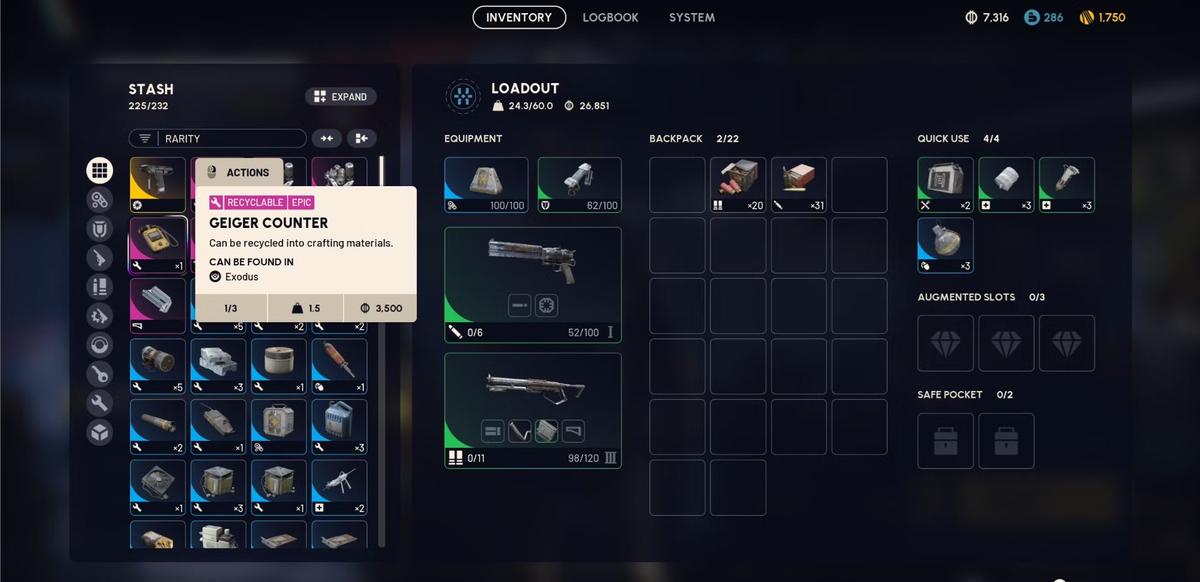Viewport: 1200px width, 582px height.
Task: Select the Inventory tab
Action: click(x=519, y=17)
